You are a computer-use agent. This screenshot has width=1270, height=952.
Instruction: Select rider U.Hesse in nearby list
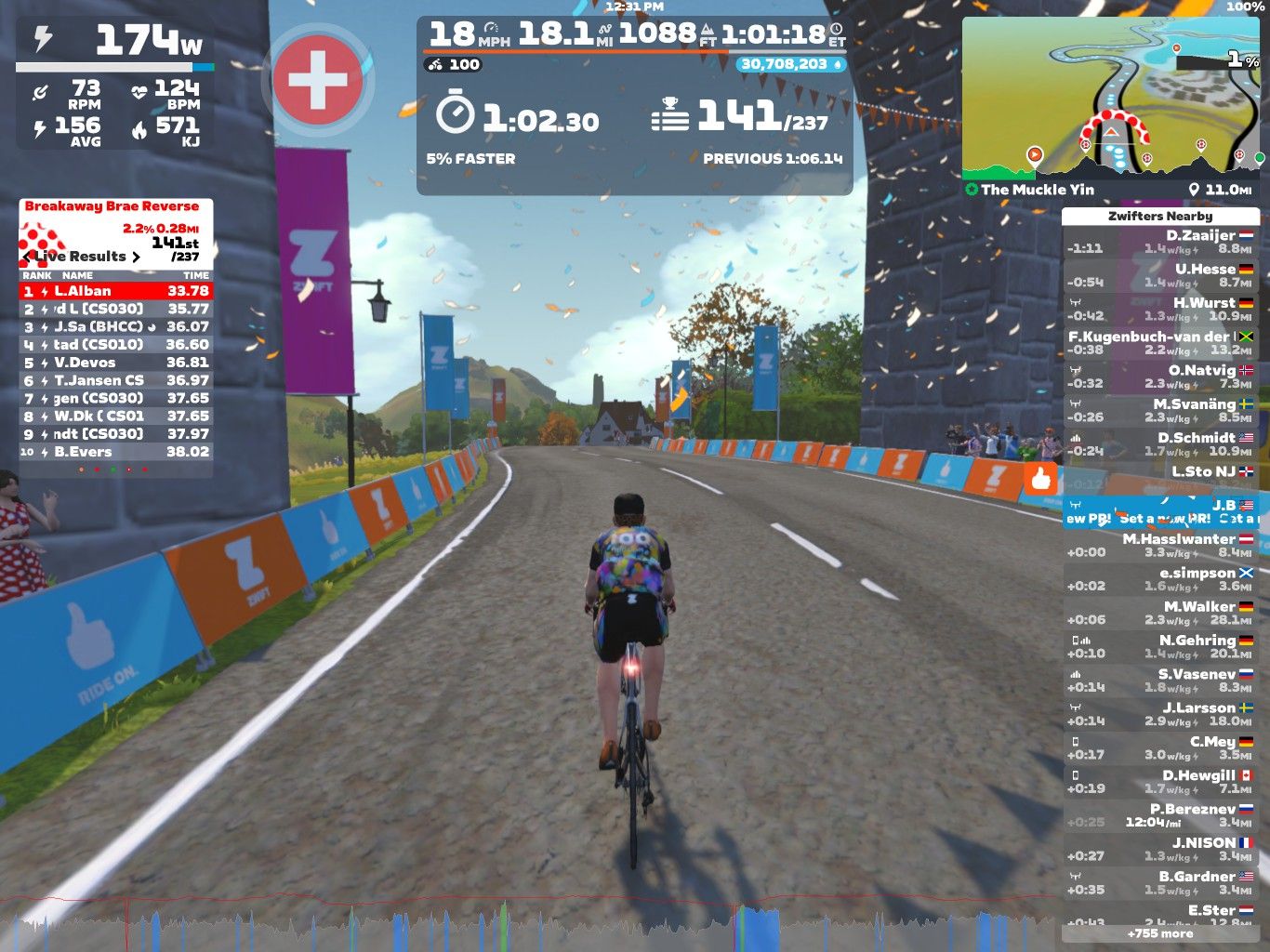click(x=1160, y=276)
